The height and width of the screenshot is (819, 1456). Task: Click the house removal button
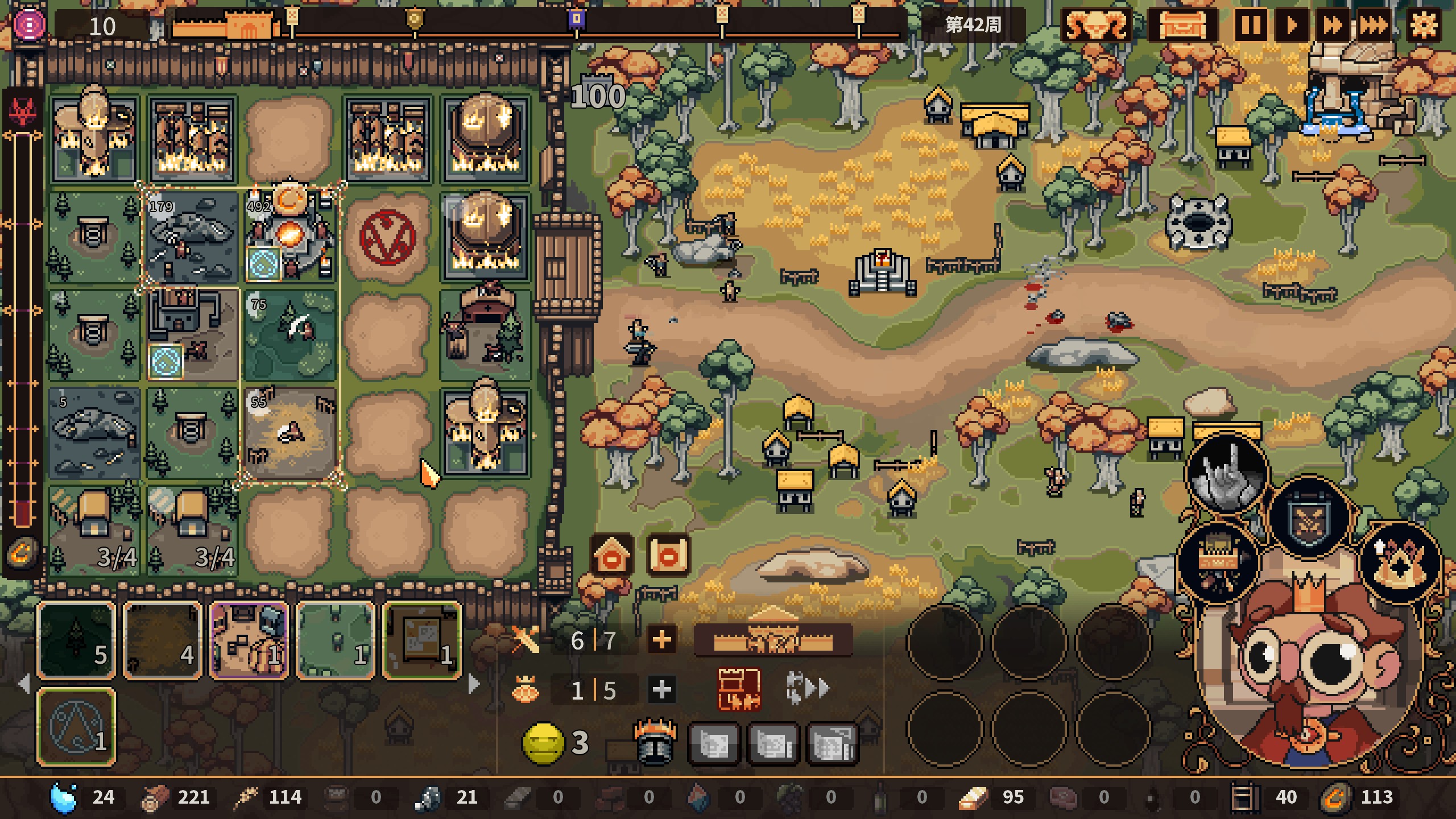click(x=612, y=555)
